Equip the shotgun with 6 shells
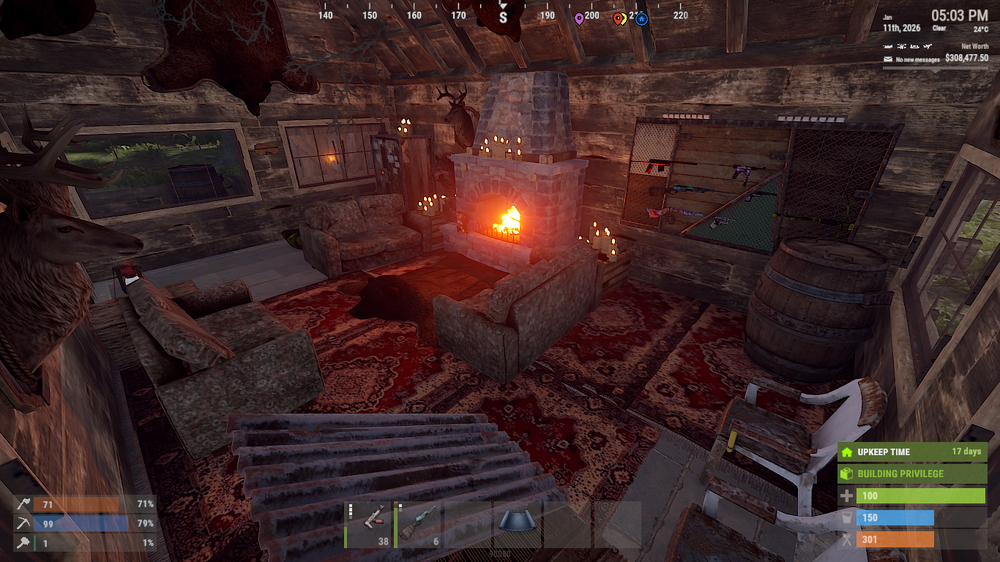Image resolution: width=1000 pixels, height=562 pixels. (x=419, y=524)
